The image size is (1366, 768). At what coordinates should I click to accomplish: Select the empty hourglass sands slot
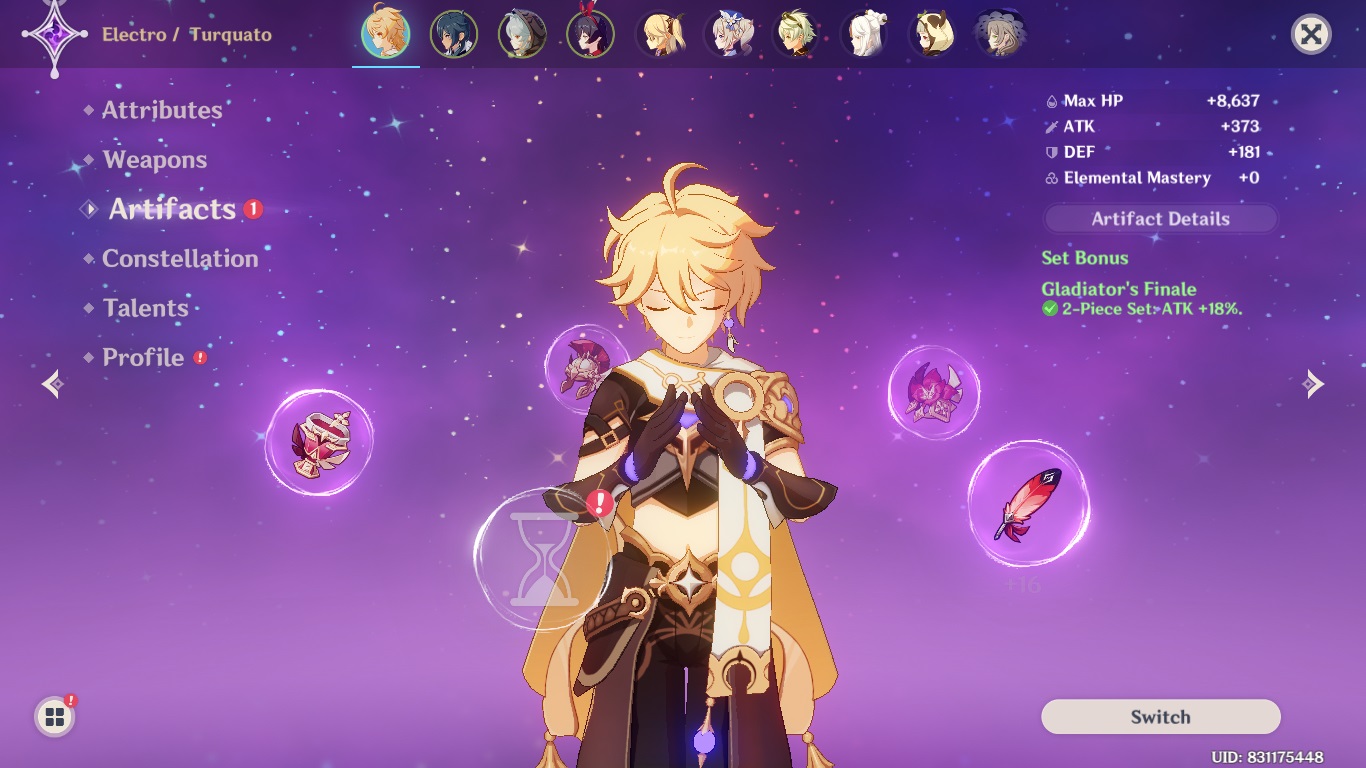coord(540,559)
